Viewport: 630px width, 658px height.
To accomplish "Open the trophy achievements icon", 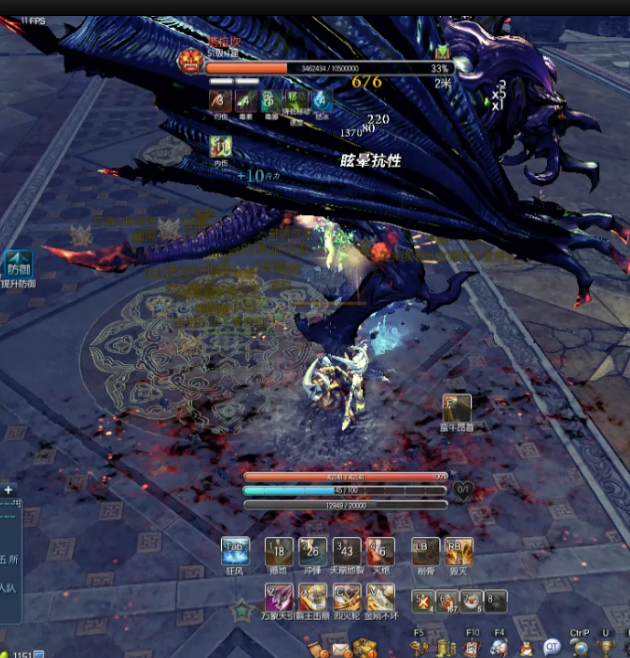I will (607, 648).
